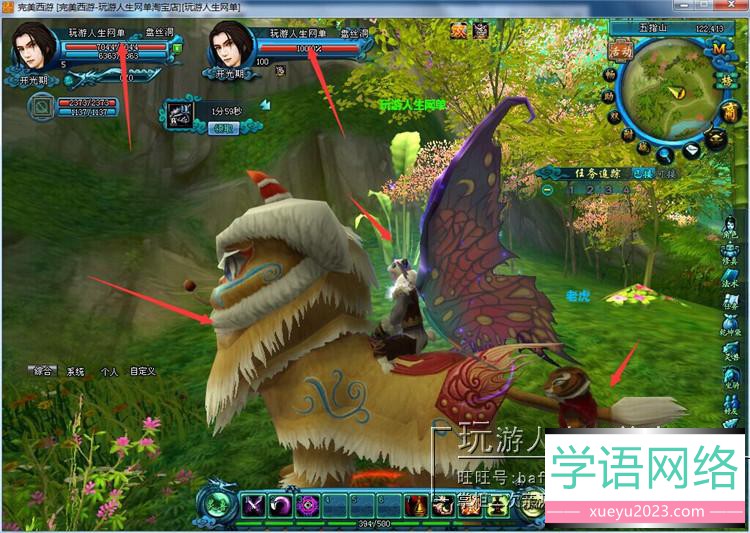
Task: Switch to the 个人 chat tab
Action: [109, 371]
